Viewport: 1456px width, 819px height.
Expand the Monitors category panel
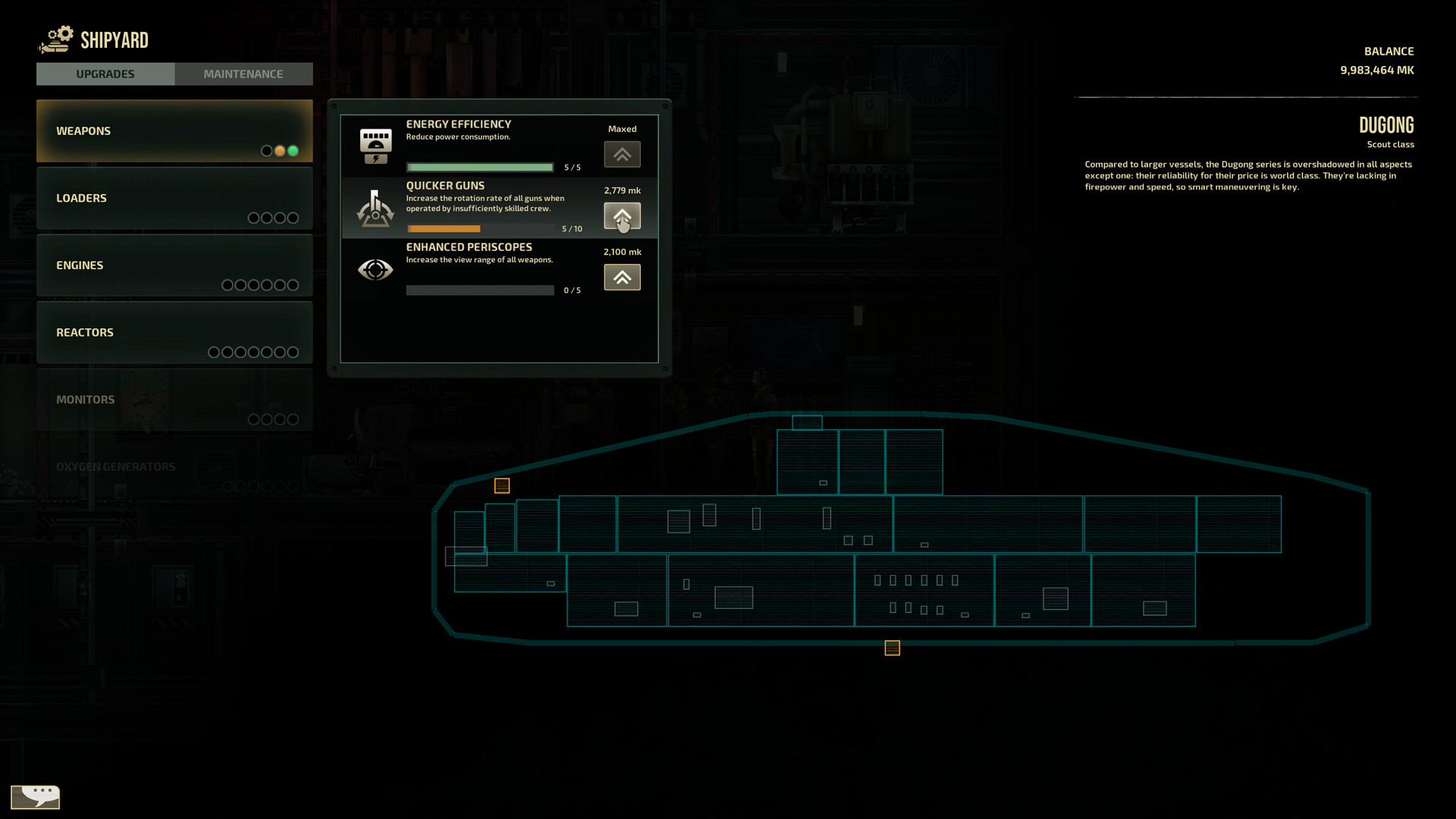click(x=174, y=399)
